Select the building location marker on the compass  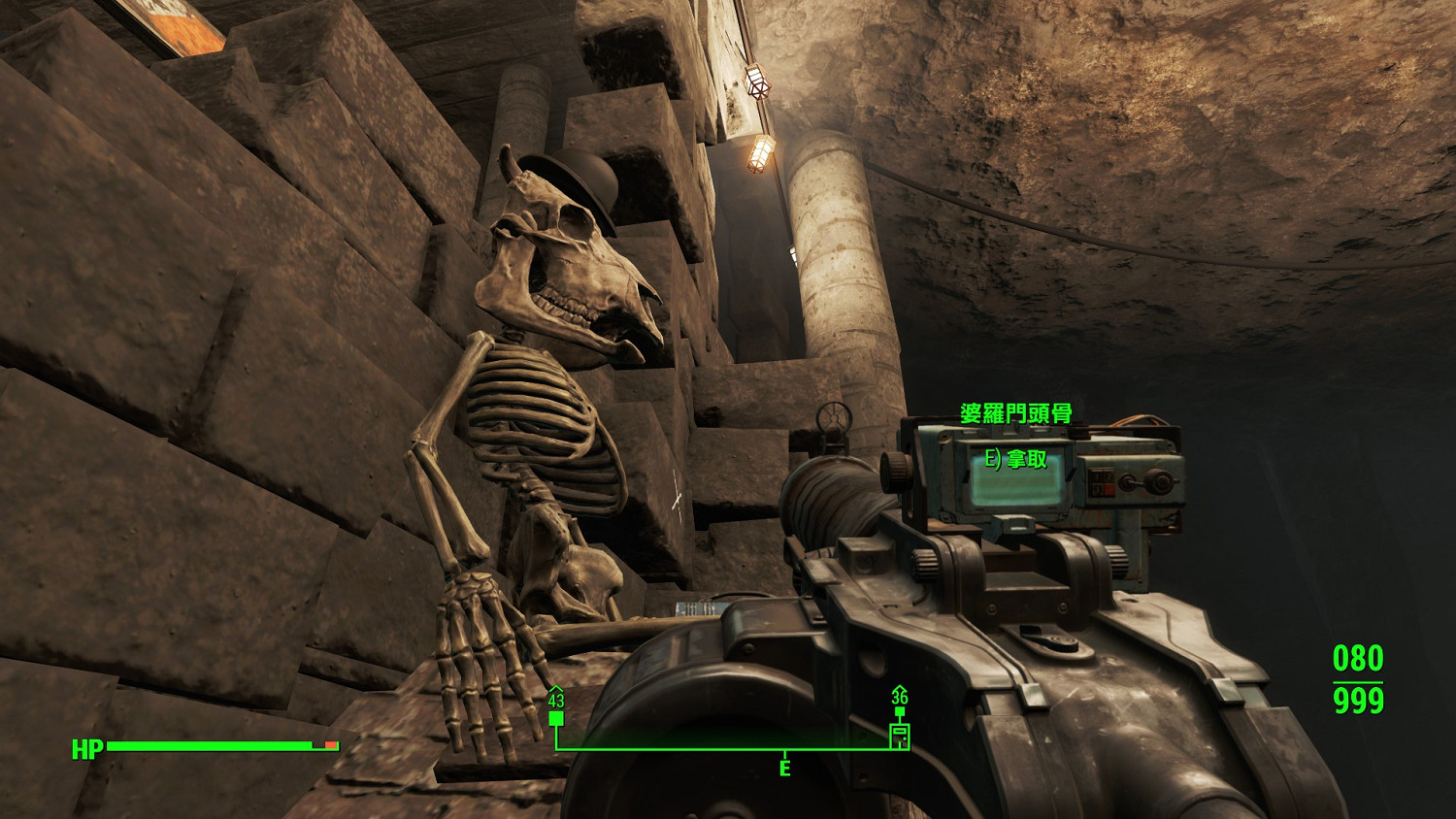point(900,735)
